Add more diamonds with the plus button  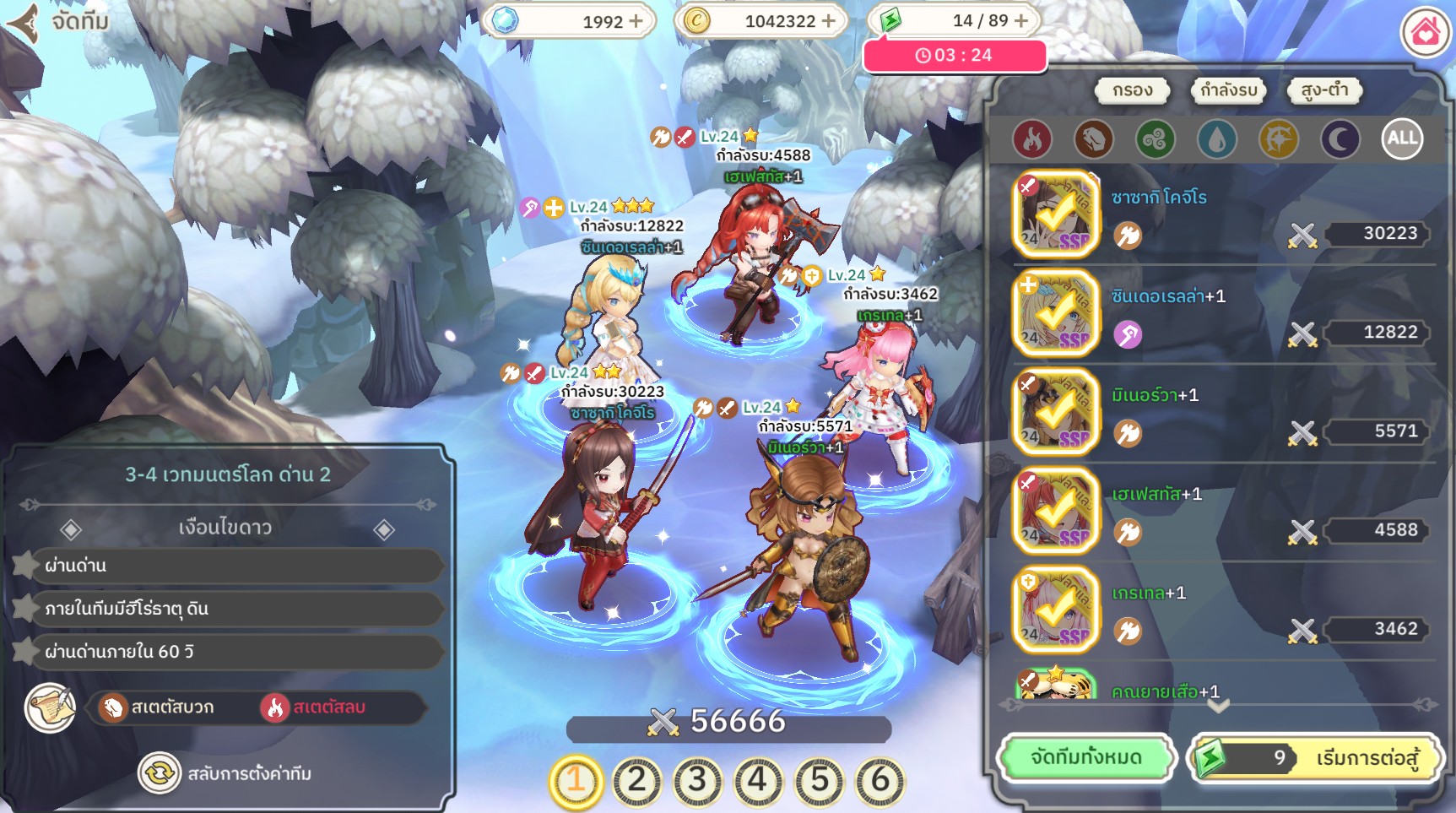point(636,21)
